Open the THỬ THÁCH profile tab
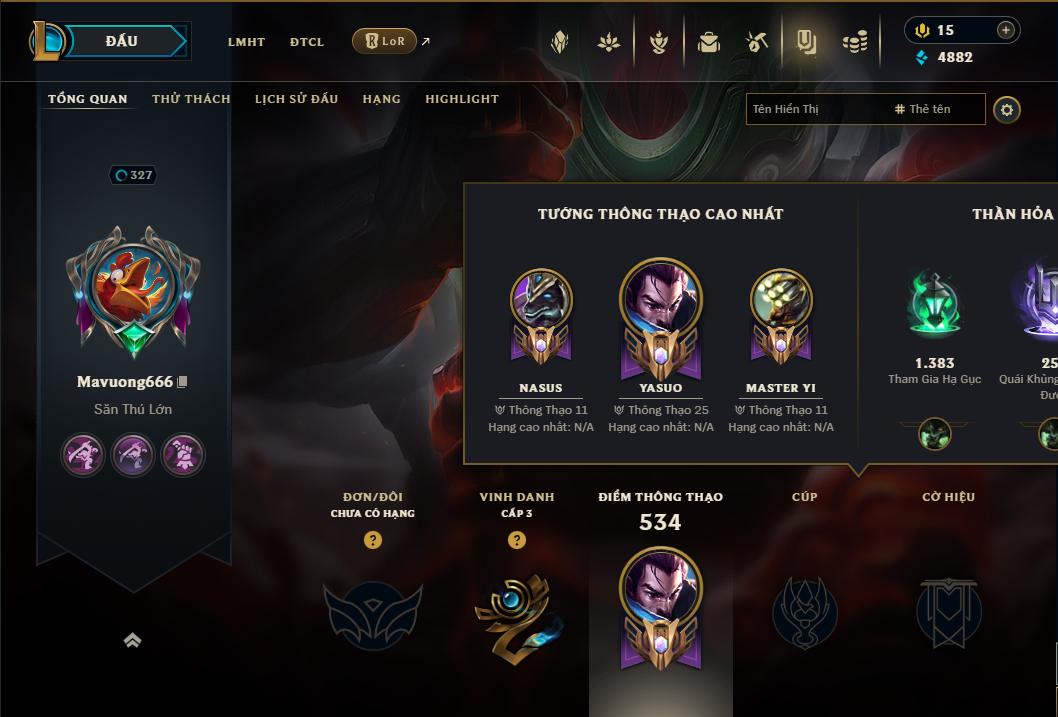 click(x=191, y=99)
